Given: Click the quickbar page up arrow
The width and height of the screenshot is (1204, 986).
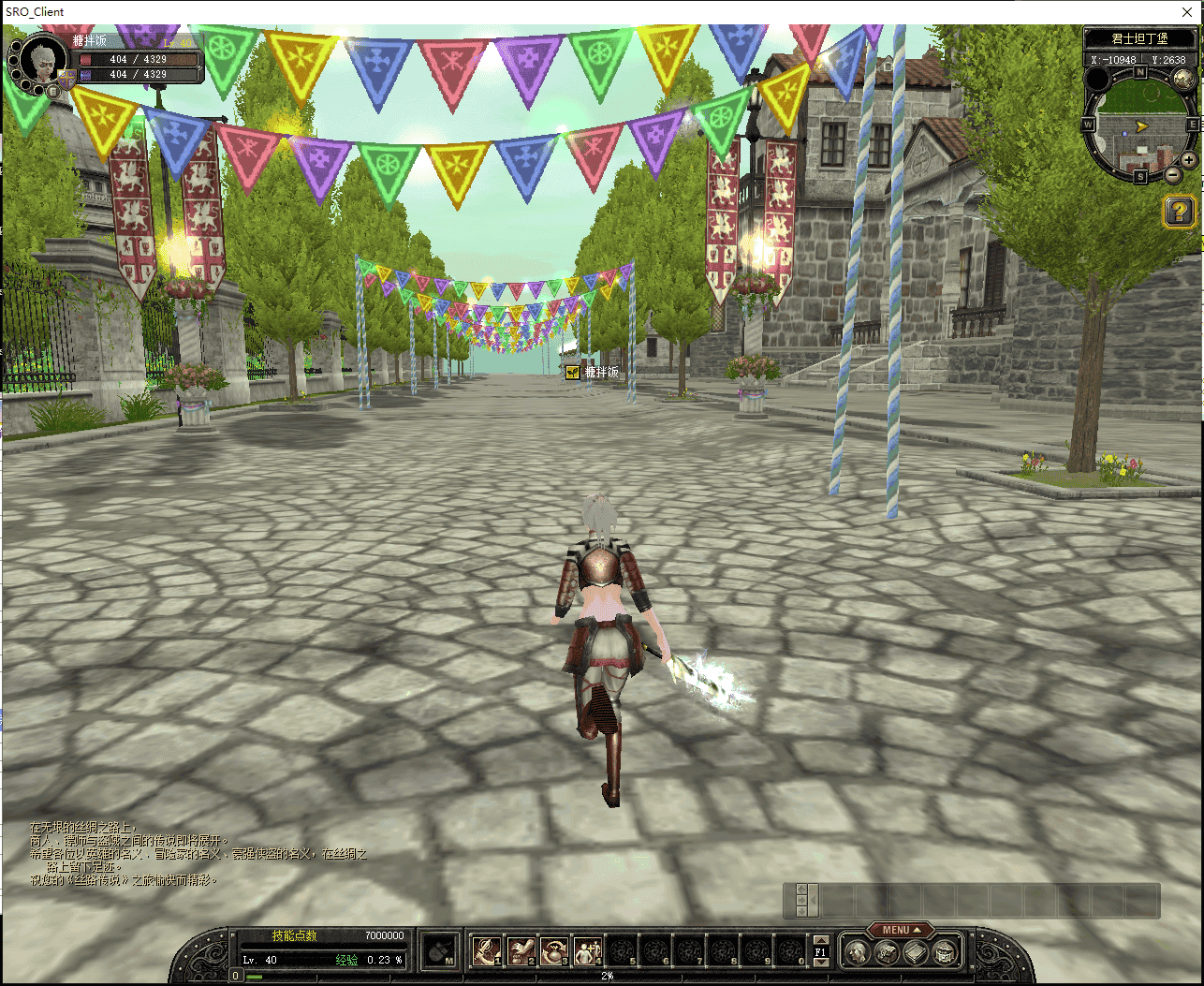Looking at the screenshot, I should (x=820, y=940).
